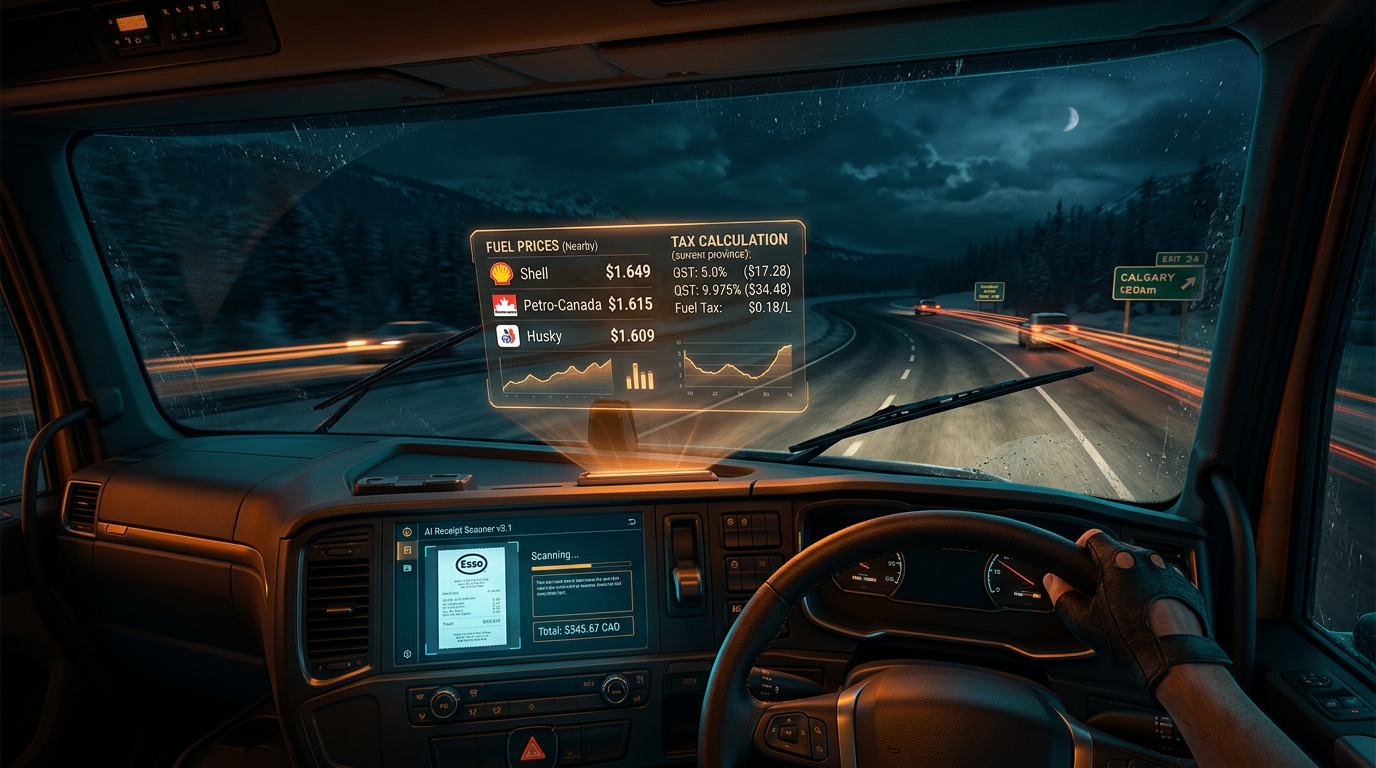This screenshot has height=768, width=1376.
Task: Choose the Petro-Canada fuel price row
Action: pyautogui.click(x=571, y=304)
